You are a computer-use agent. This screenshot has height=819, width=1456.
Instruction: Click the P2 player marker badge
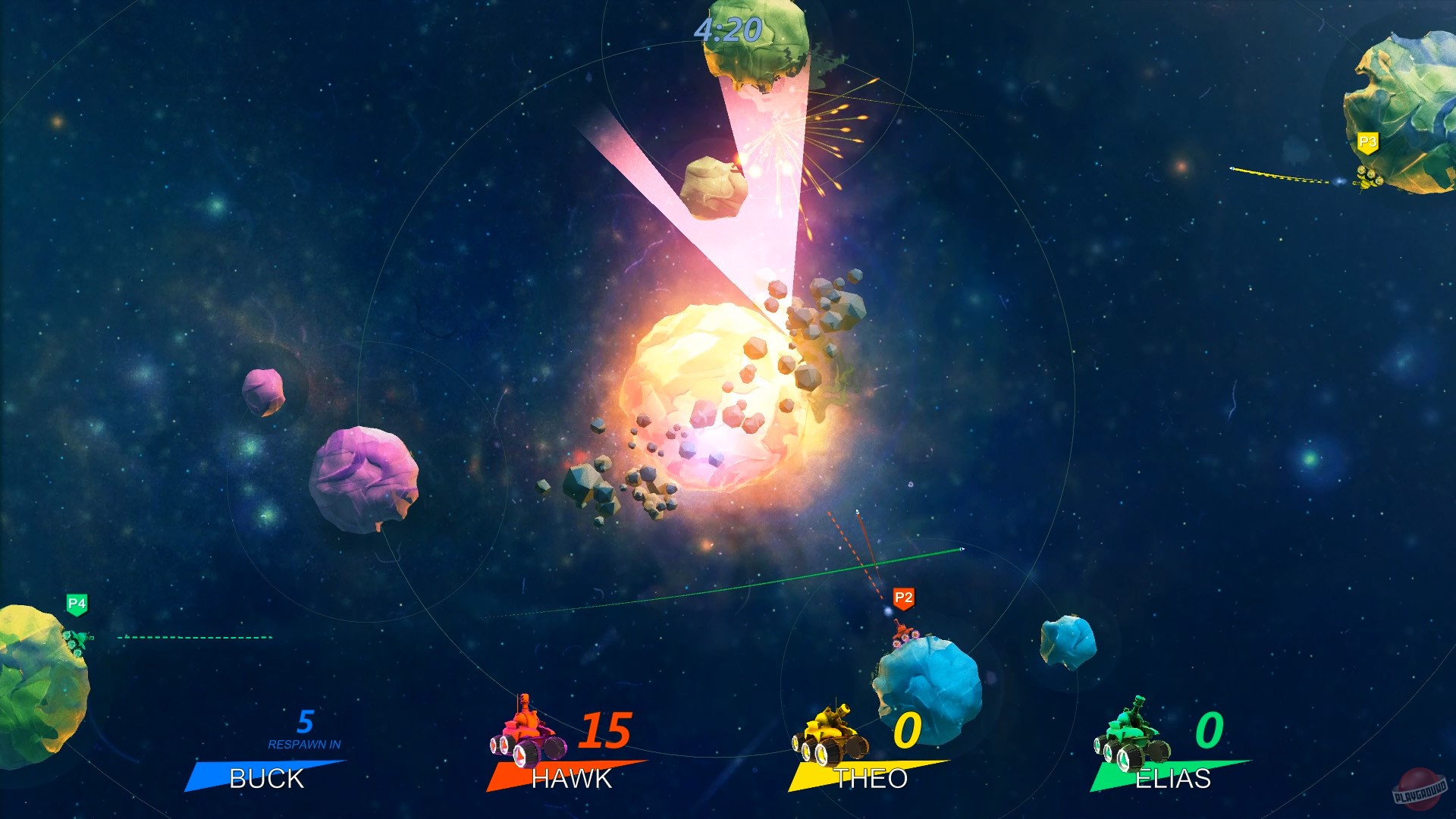(902, 598)
